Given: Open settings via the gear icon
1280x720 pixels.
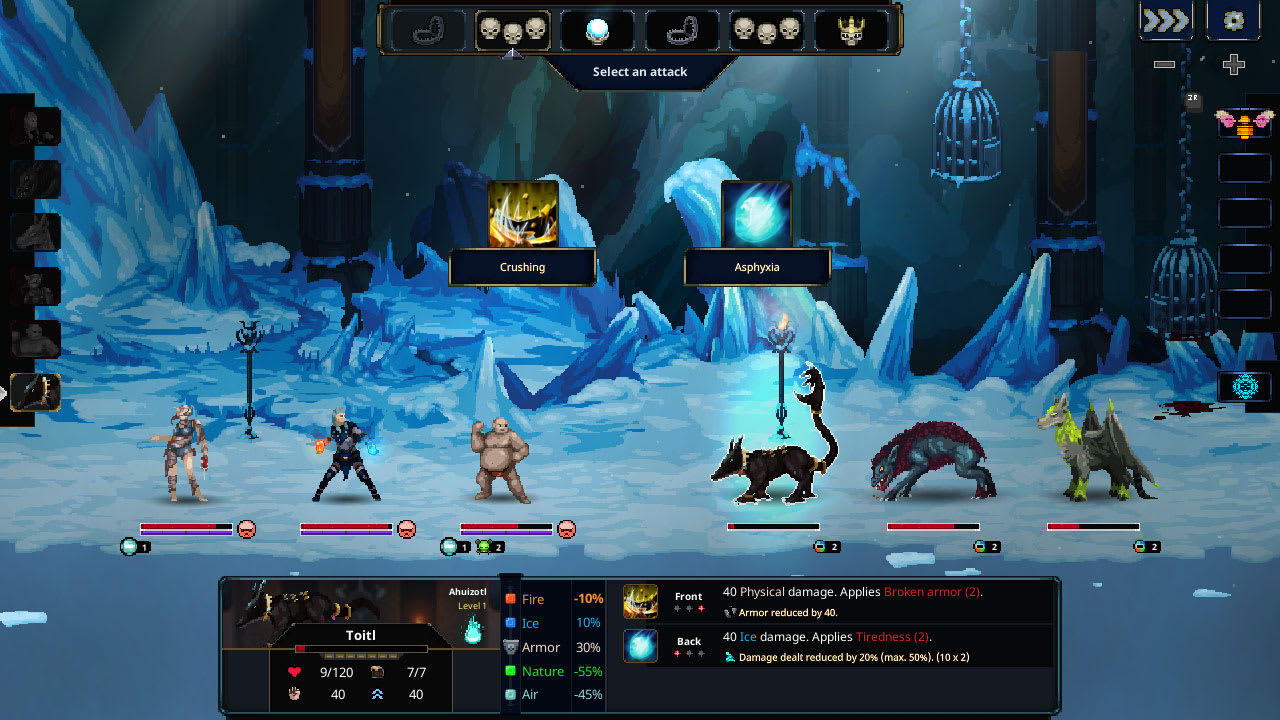Looking at the screenshot, I should pos(1233,21).
